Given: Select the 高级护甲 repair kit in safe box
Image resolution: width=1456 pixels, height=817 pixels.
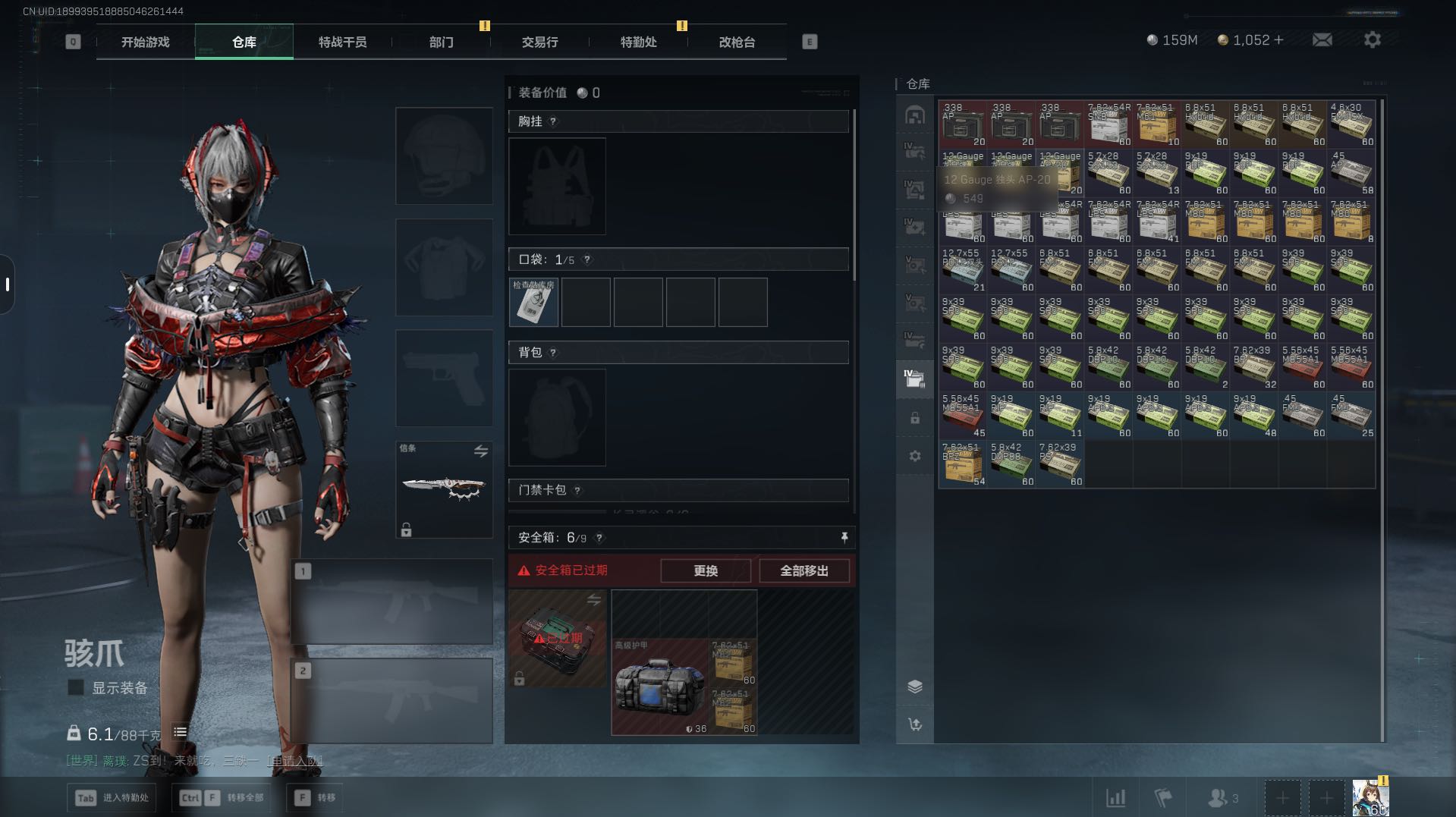Looking at the screenshot, I should (659, 687).
